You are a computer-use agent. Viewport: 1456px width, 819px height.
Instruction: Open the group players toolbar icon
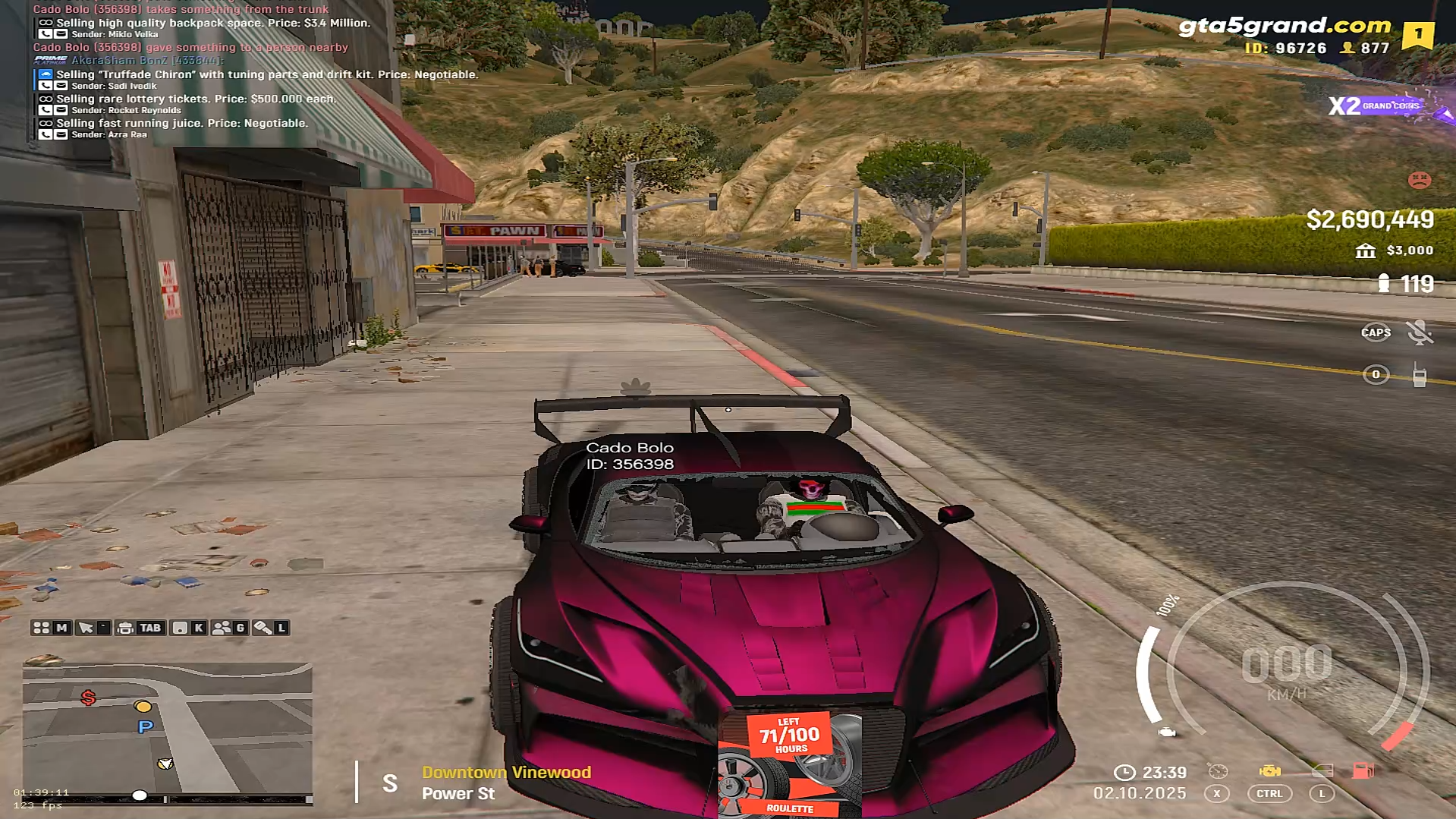pos(222,628)
